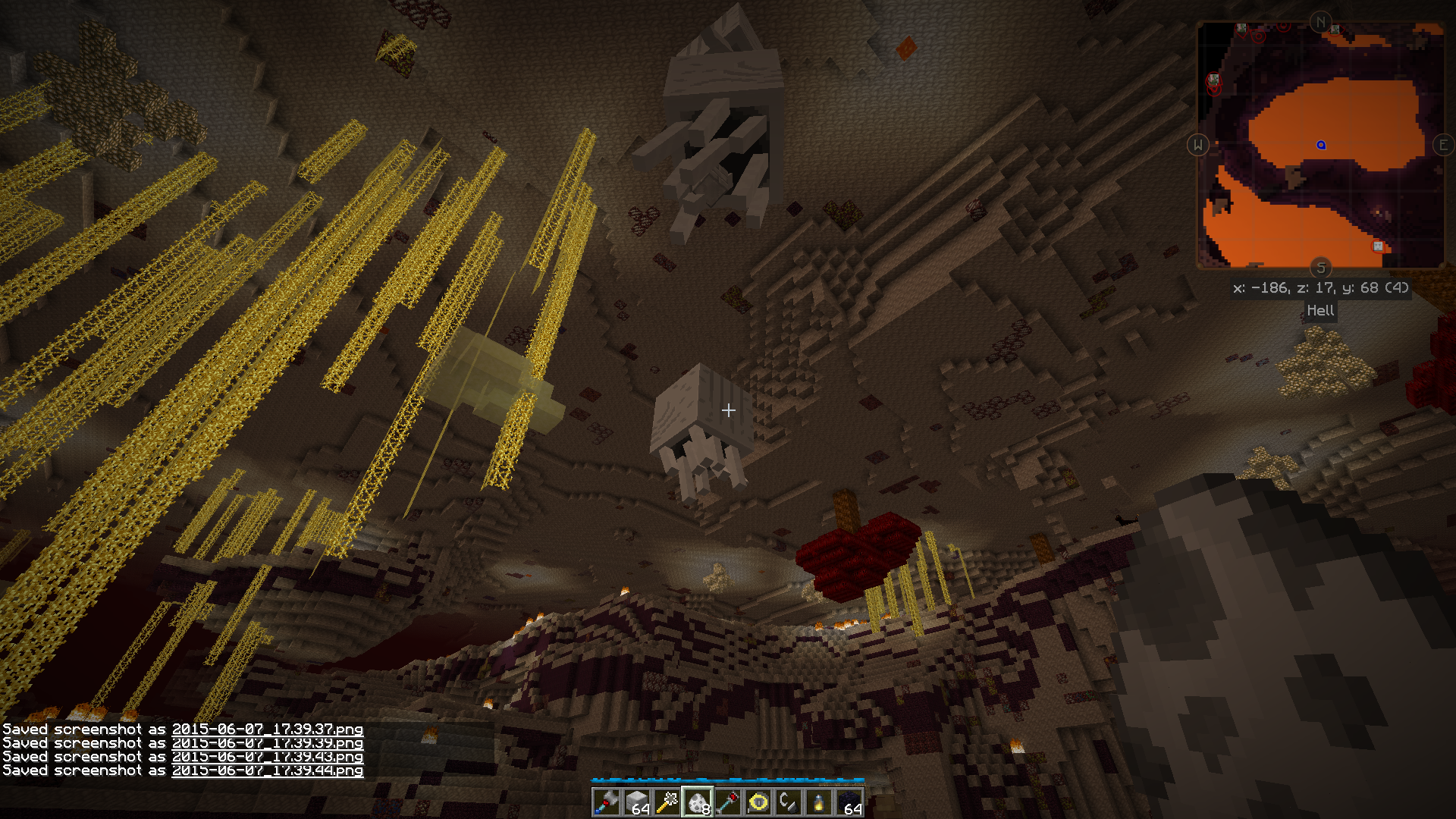Screen dimensions: 1456x819
Task: Click the blue player marker on minimap
Action: tap(1321, 145)
